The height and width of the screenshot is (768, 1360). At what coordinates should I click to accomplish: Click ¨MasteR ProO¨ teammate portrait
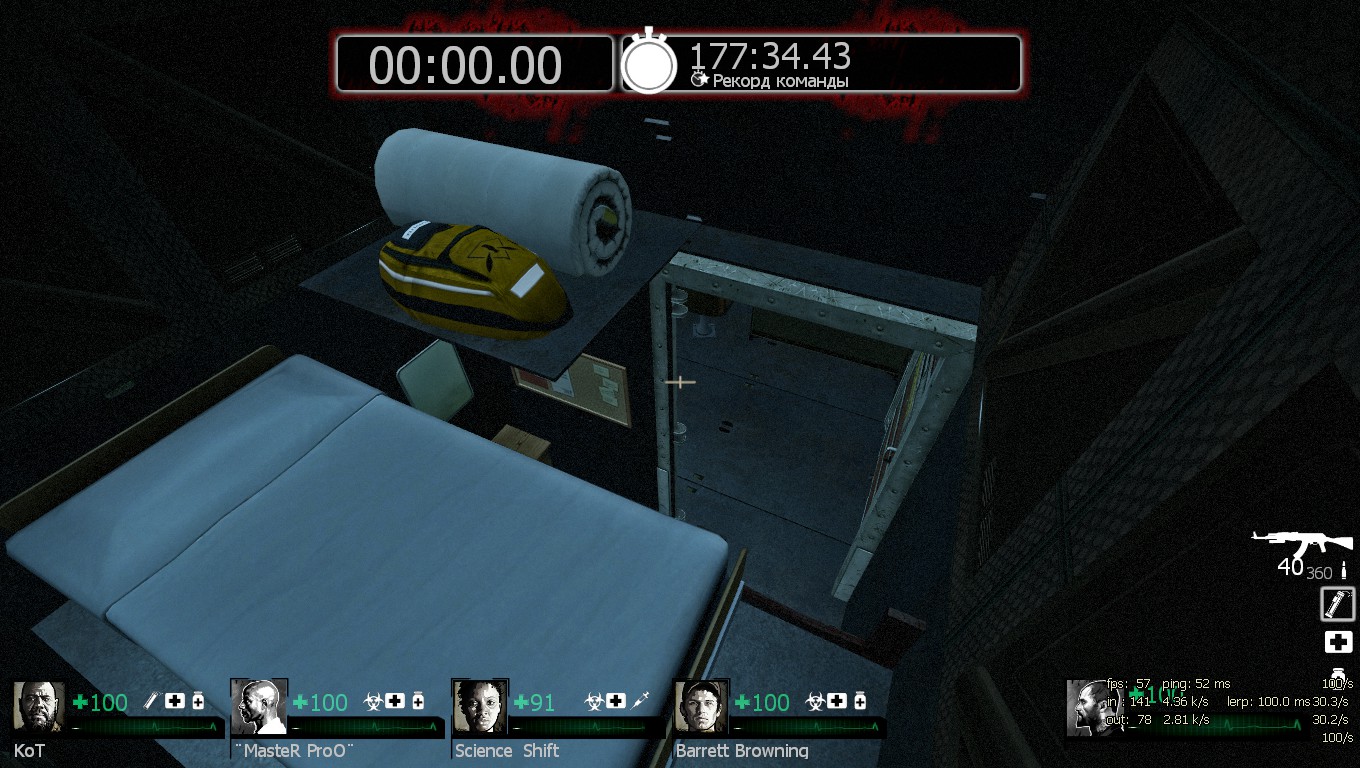point(259,706)
